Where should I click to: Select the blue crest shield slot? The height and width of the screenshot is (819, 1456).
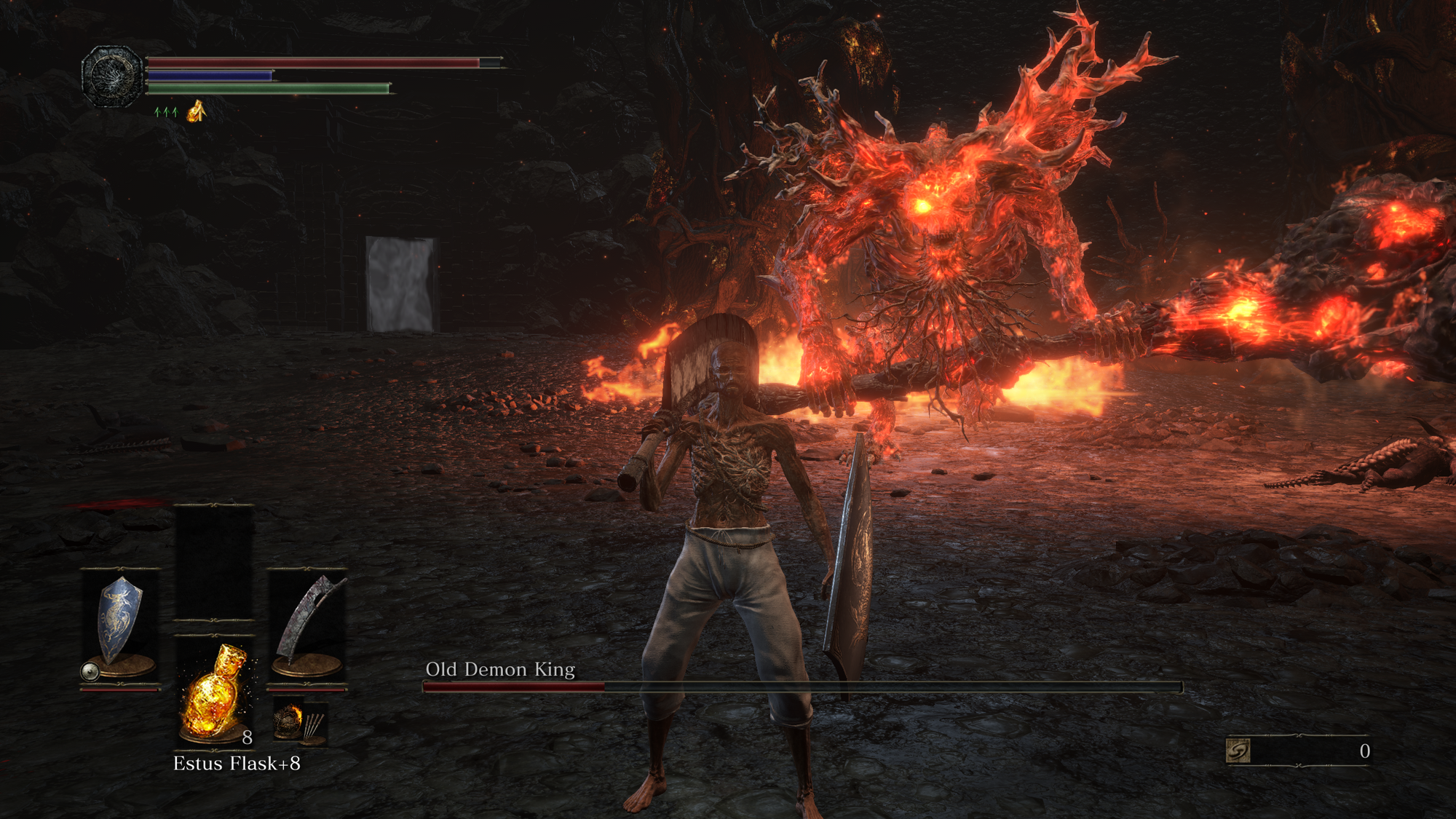pyautogui.click(x=119, y=625)
